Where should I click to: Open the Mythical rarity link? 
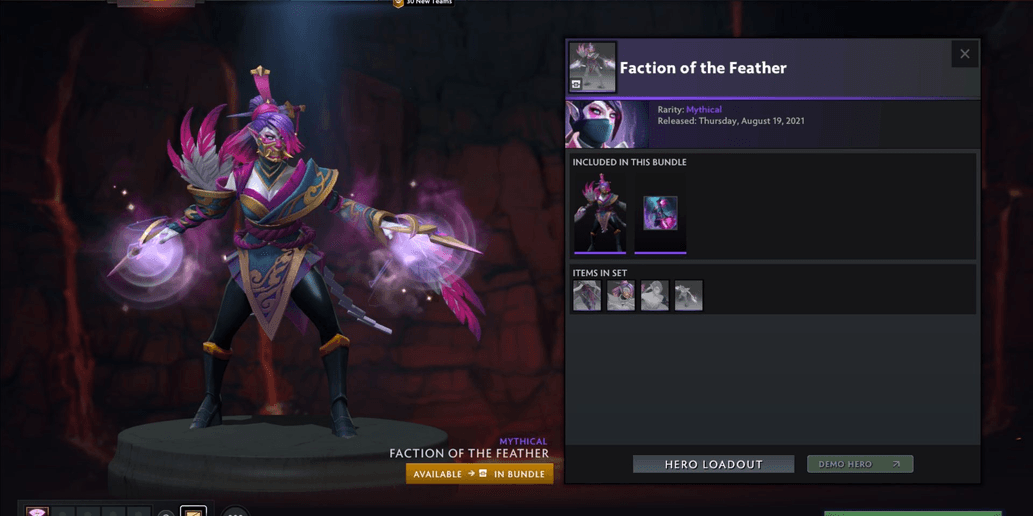click(x=703, y=110)
